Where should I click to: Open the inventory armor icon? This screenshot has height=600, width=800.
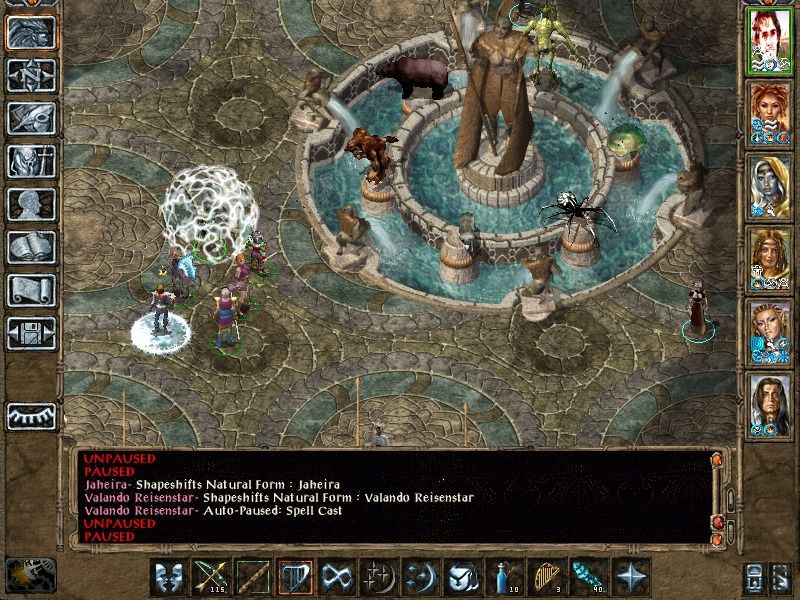(31, 161)
